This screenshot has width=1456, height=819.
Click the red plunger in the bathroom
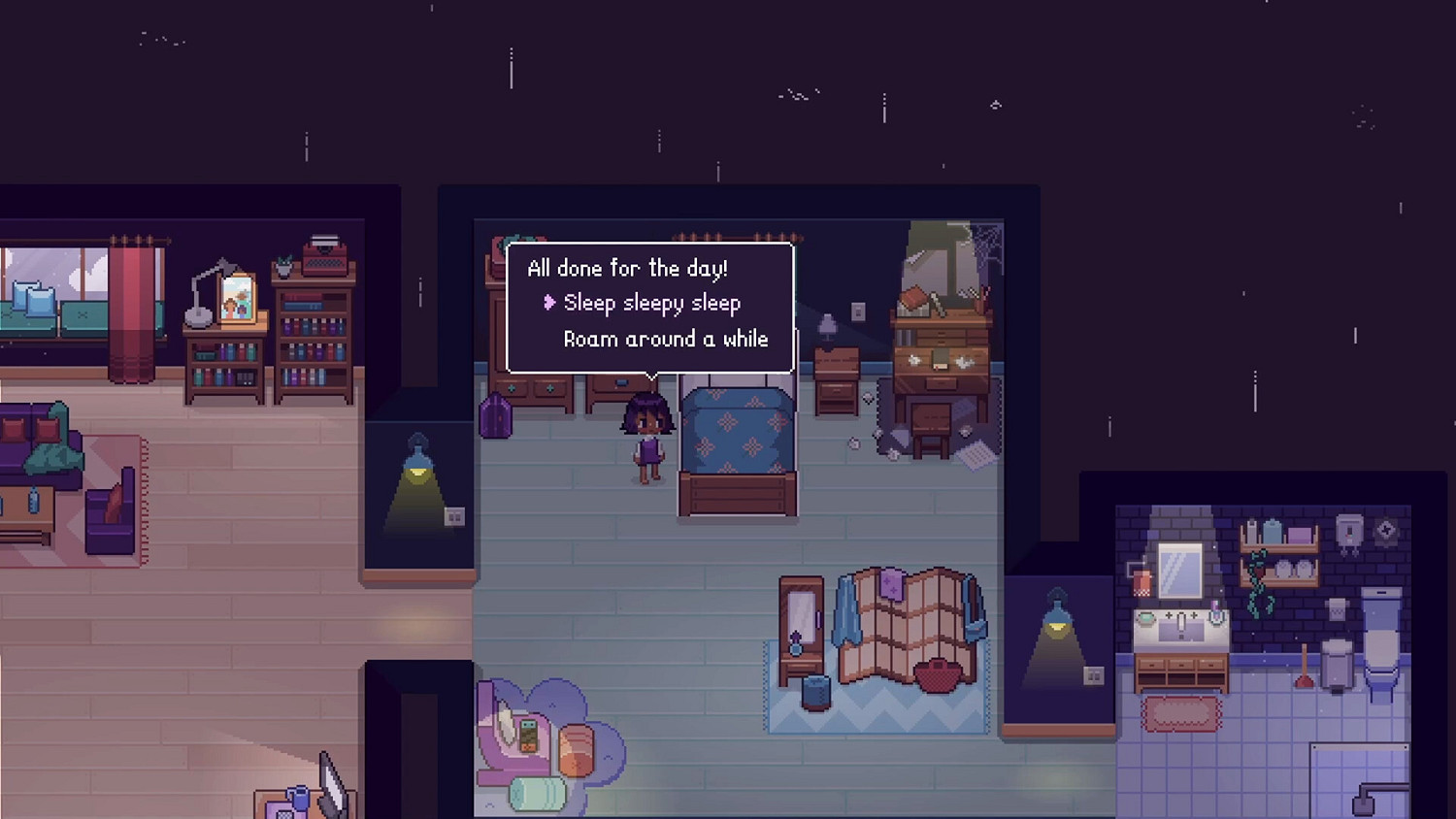point(1304,676)
